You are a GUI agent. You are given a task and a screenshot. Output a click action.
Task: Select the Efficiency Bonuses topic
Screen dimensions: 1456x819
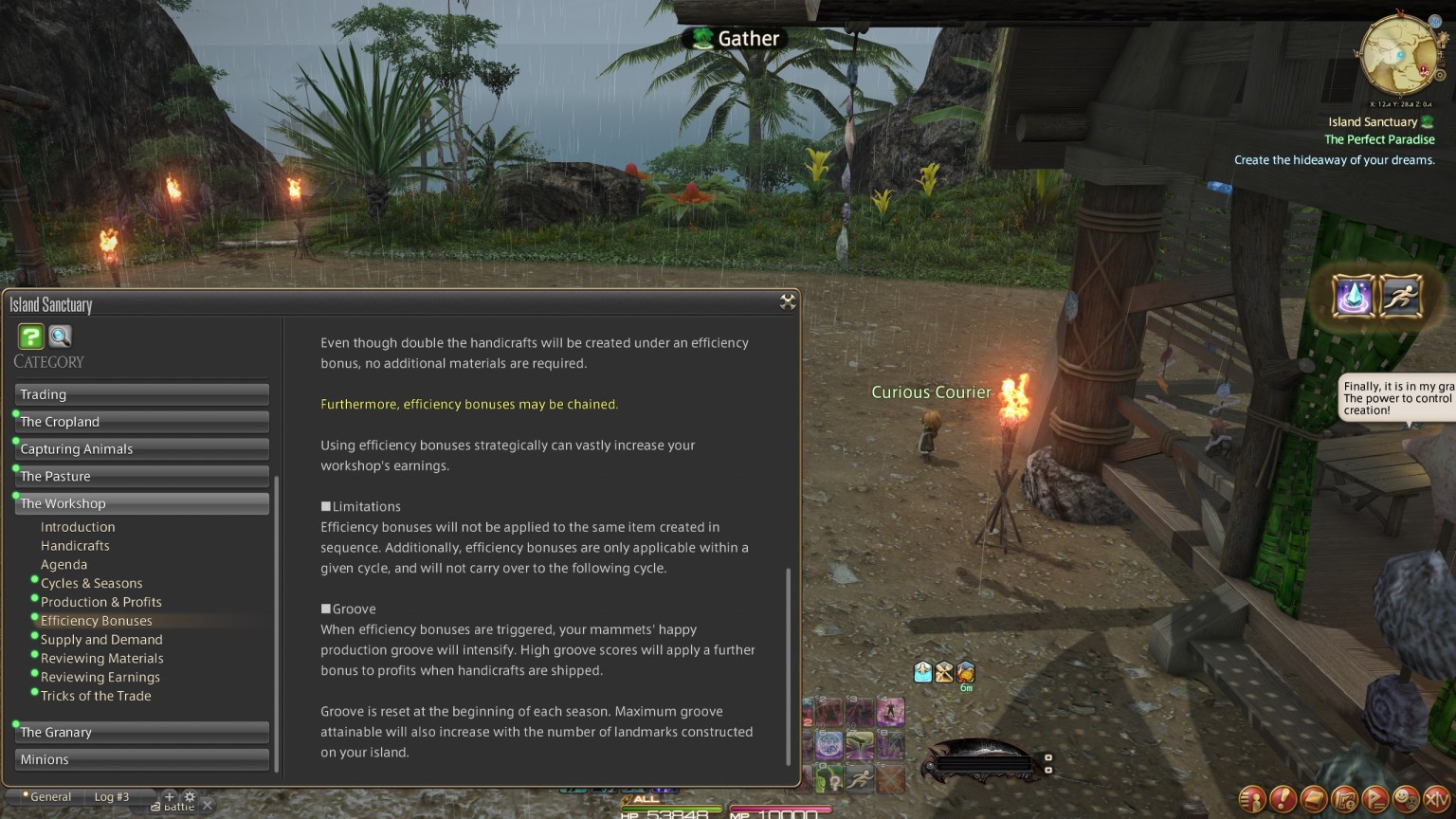(97, 620)
